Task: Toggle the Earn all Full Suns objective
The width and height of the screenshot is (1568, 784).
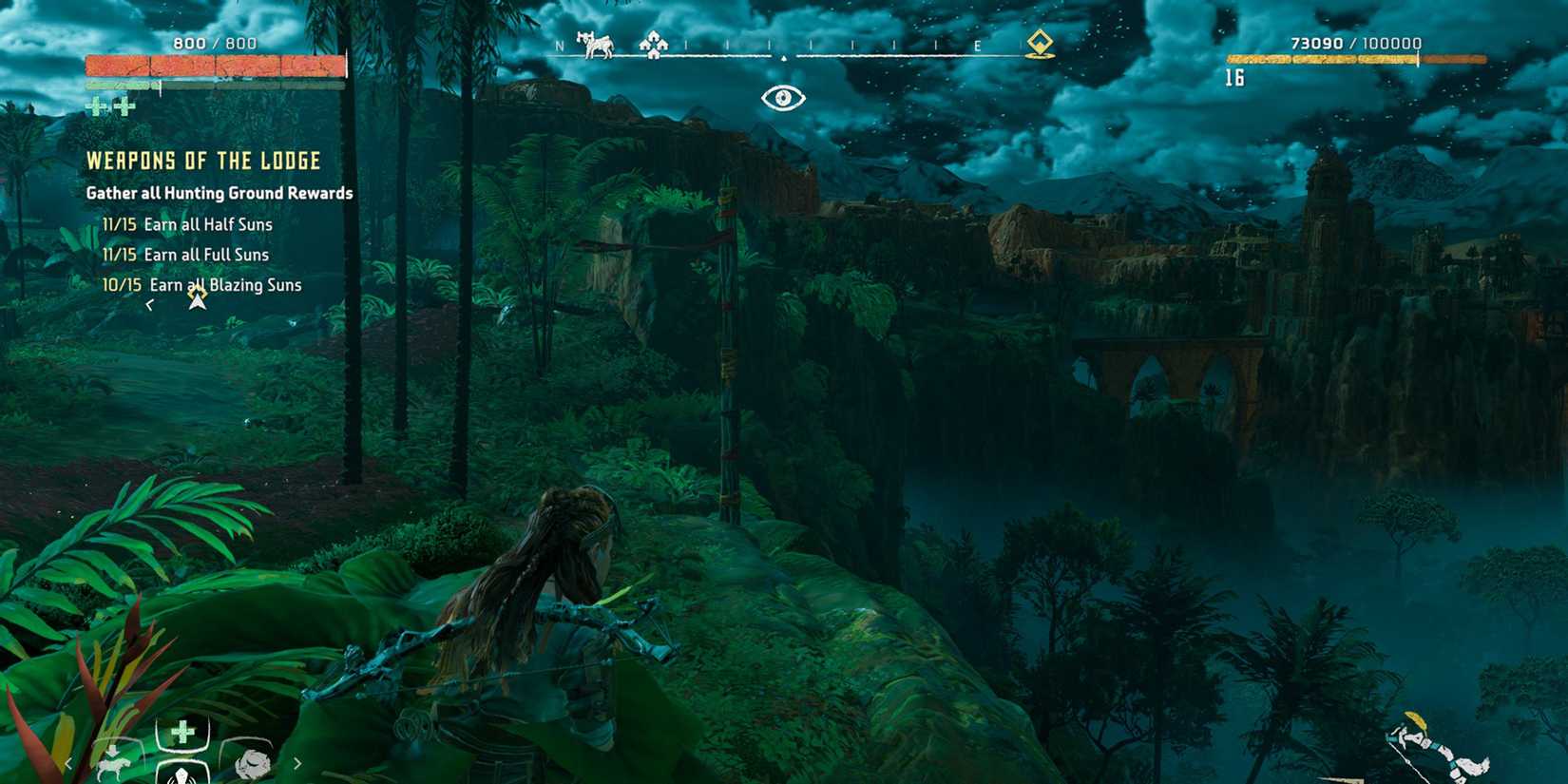Action: pyautogui.click(x=183, y=255)
